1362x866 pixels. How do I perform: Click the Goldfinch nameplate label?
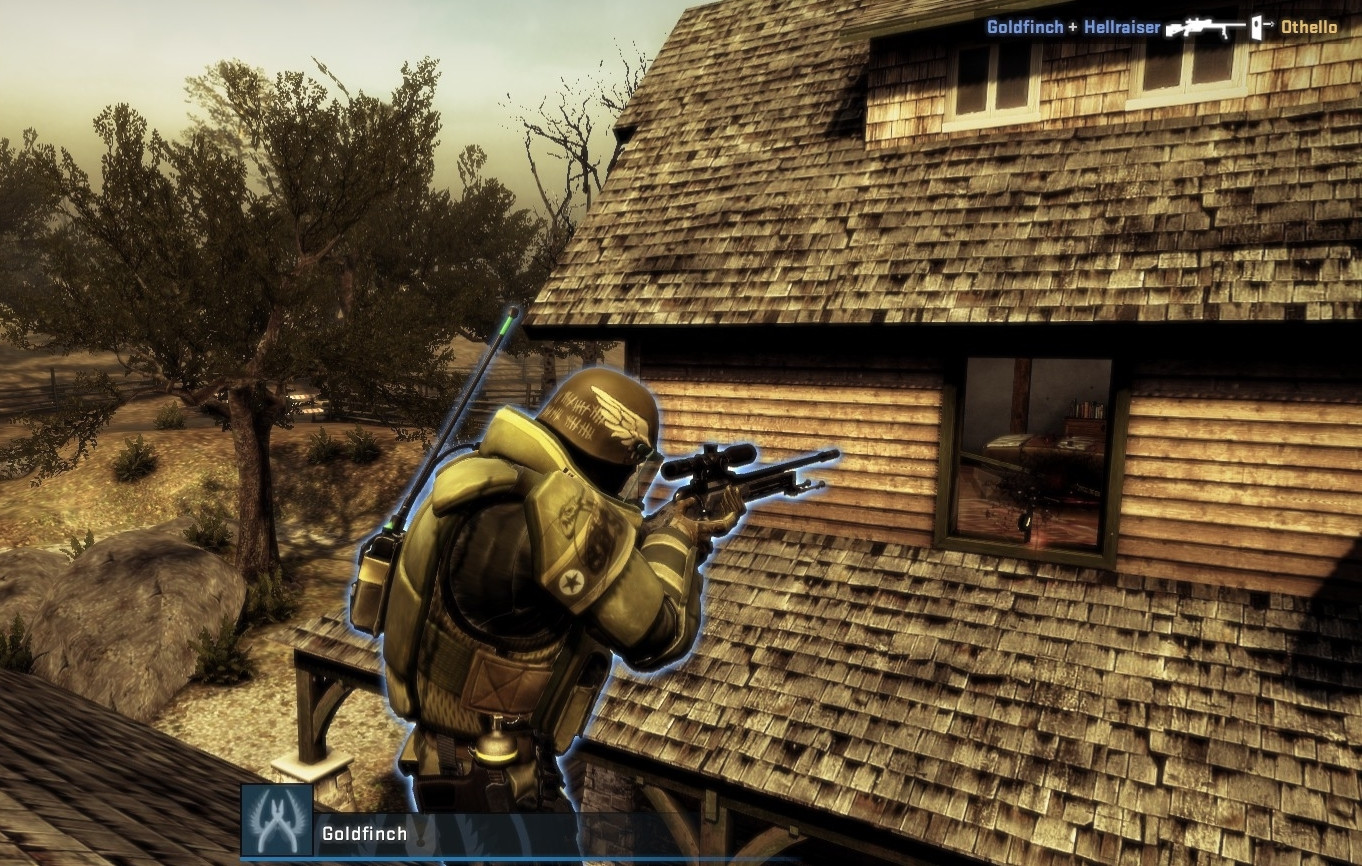pyautogui.click(x=363, y=832)
